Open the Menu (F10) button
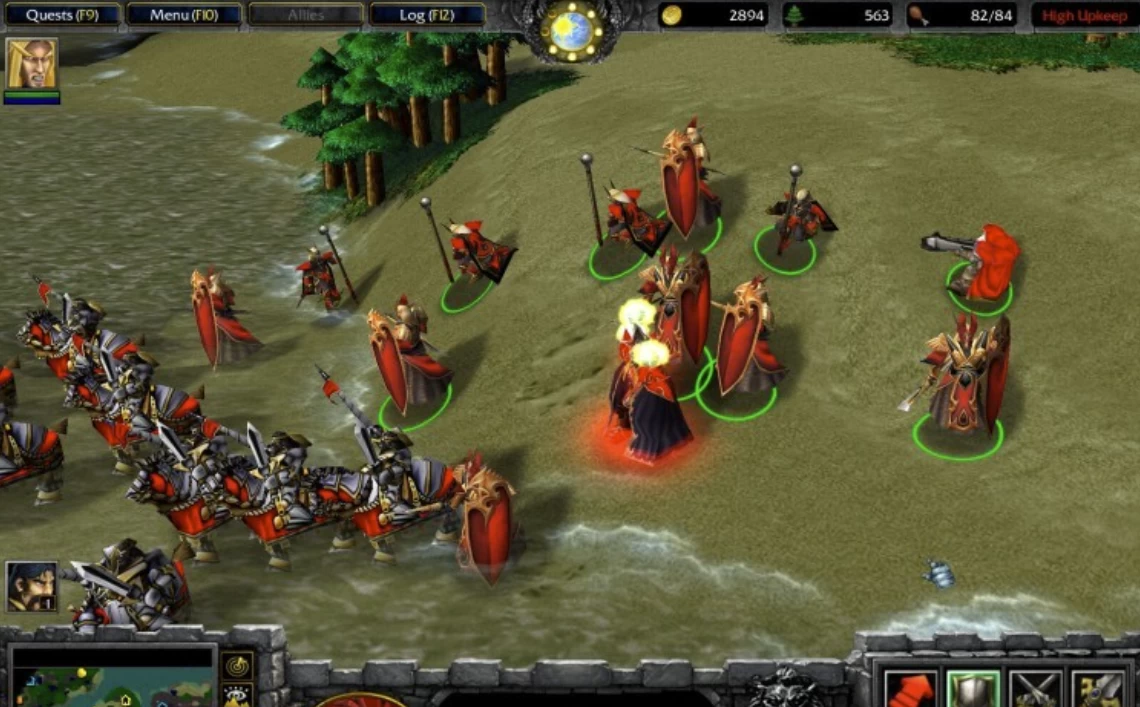1140x707 pixels. [184, 15]
